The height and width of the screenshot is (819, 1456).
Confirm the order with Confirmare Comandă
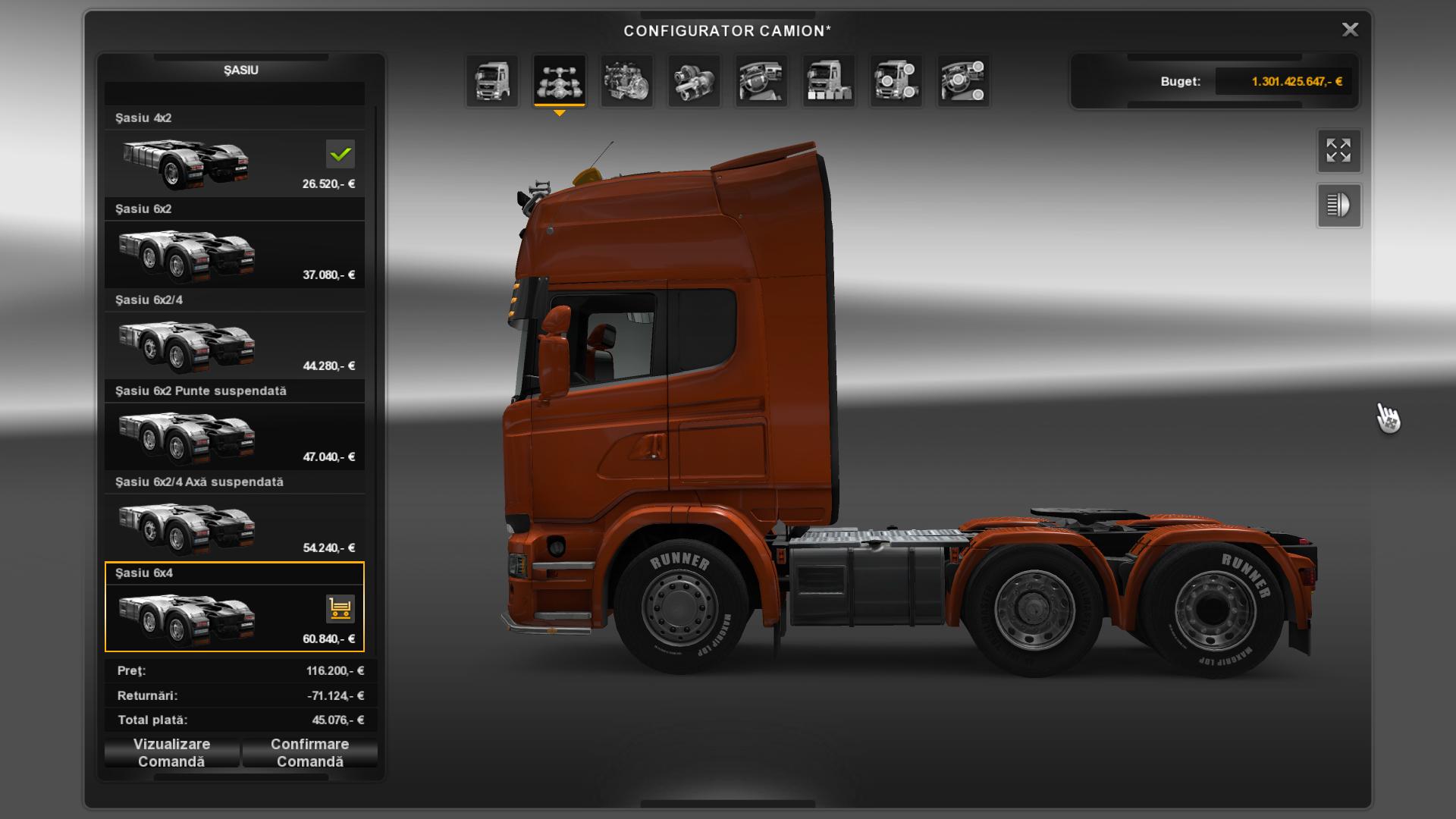point(309,753)
